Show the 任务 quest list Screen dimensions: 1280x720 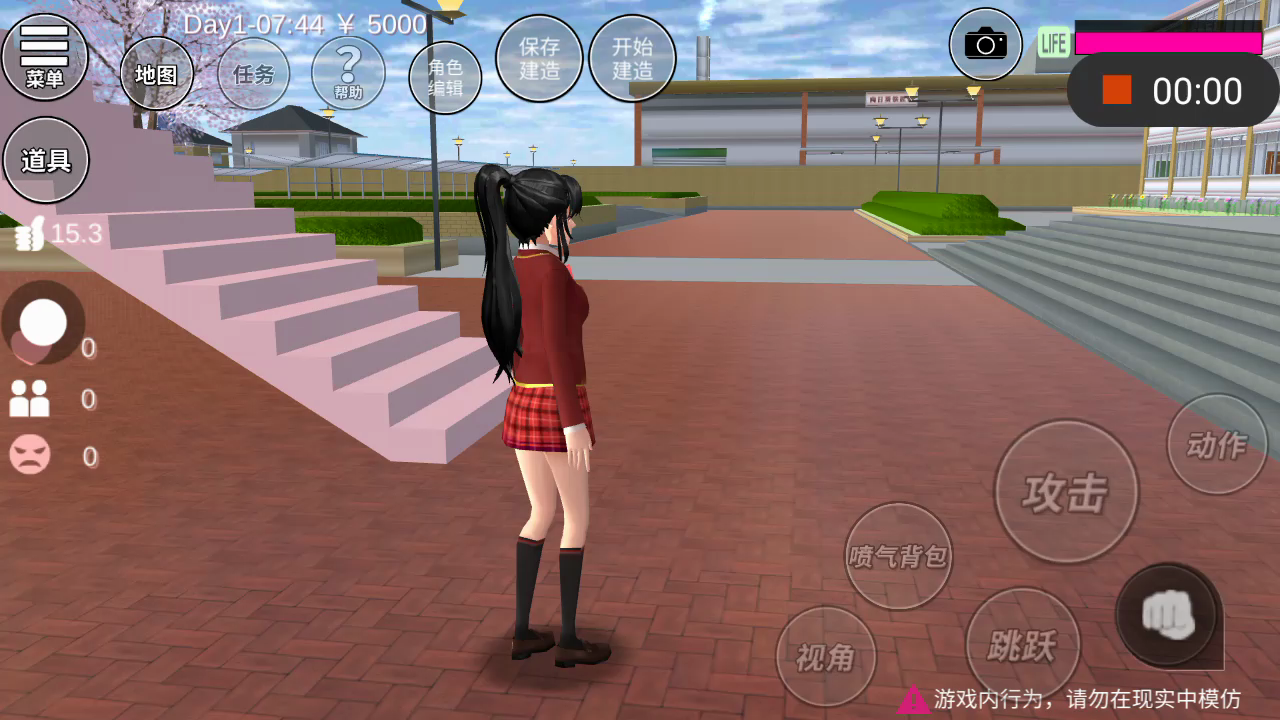[x=253, y=73]
